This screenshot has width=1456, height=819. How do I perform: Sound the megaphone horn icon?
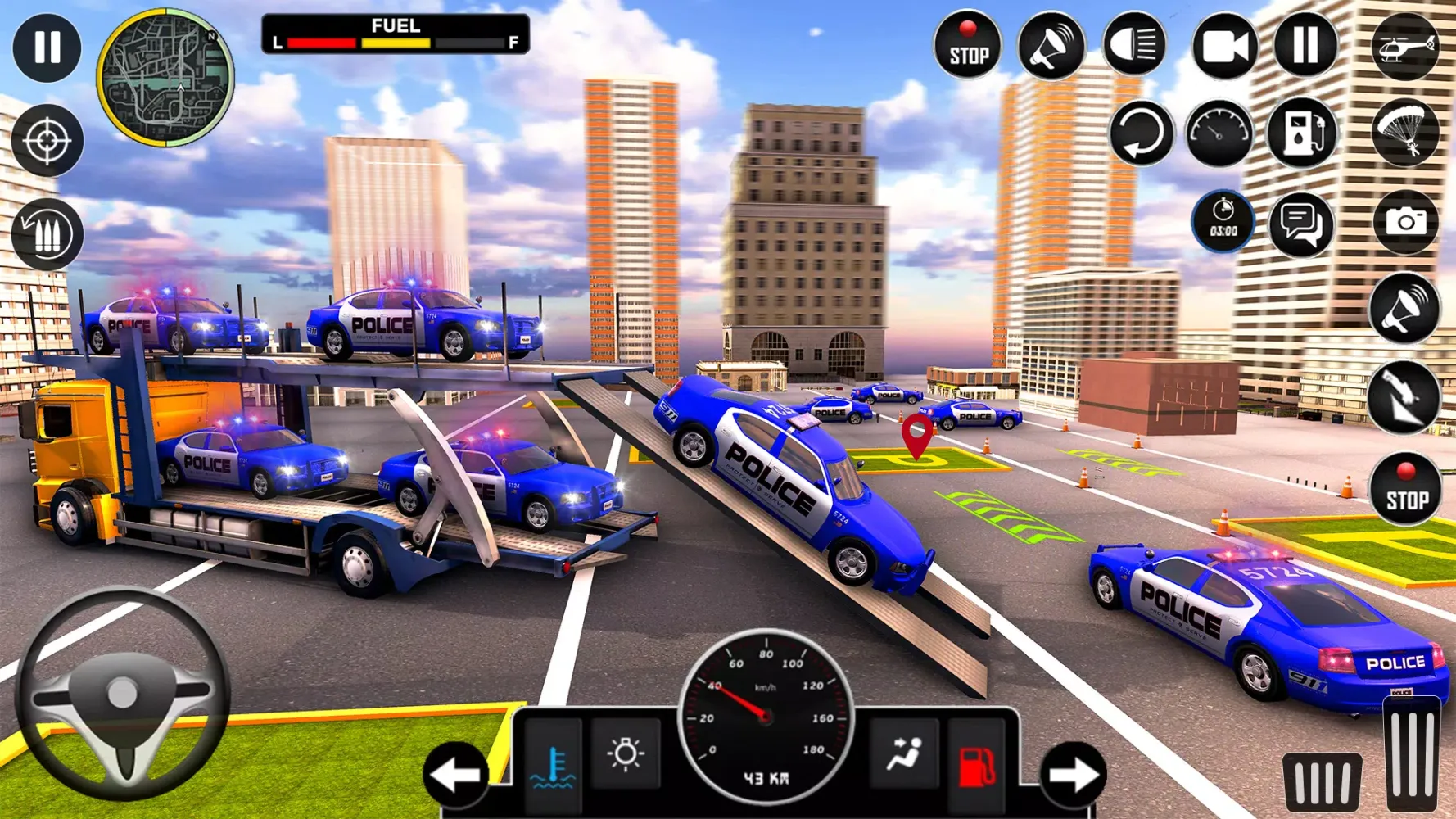pos(1052,47)
